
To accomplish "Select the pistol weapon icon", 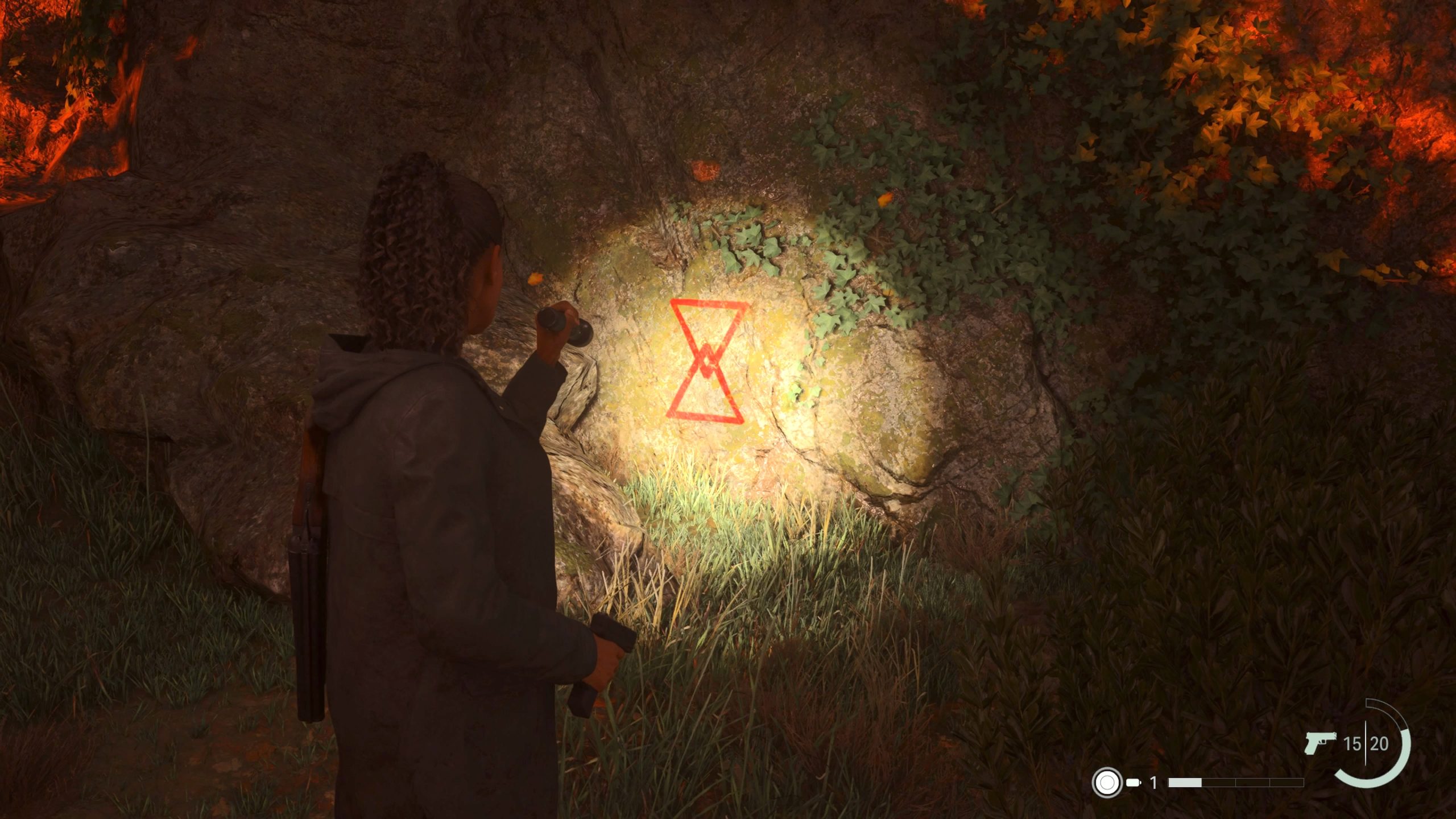I will (x=1319, y=743).
